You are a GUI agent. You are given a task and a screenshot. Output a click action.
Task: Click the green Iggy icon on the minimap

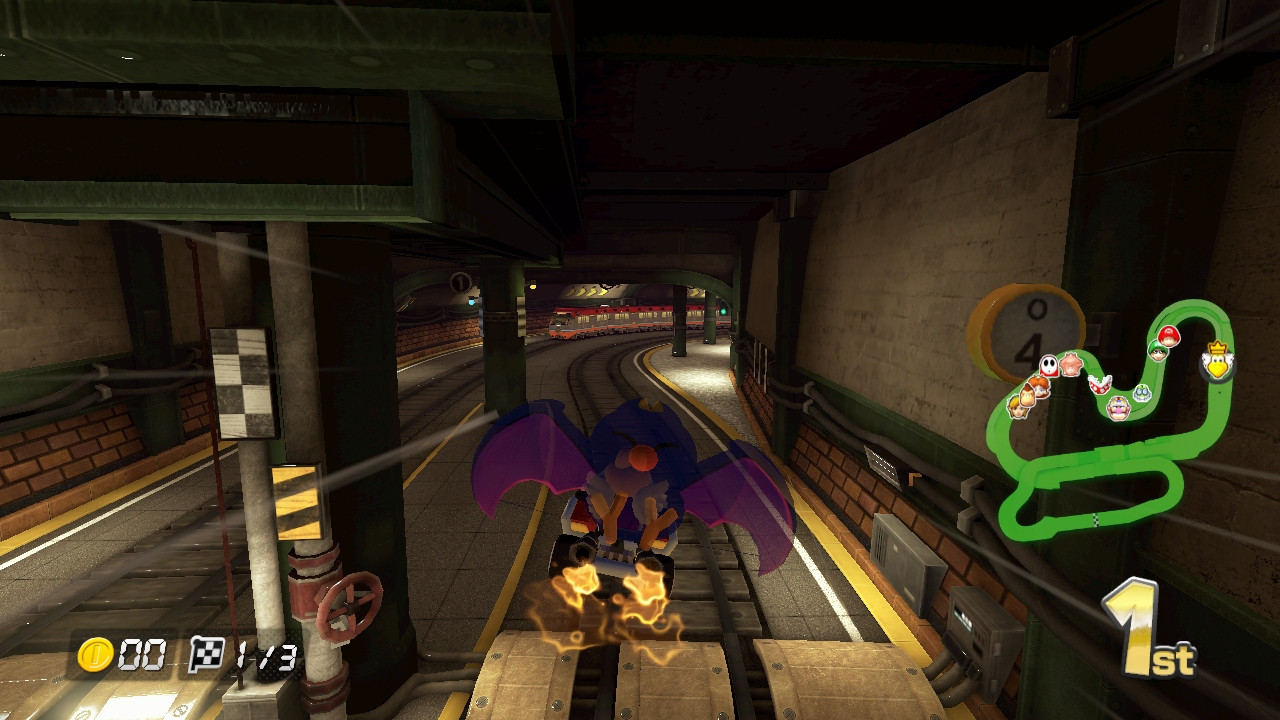click(x=1142, y=392)
